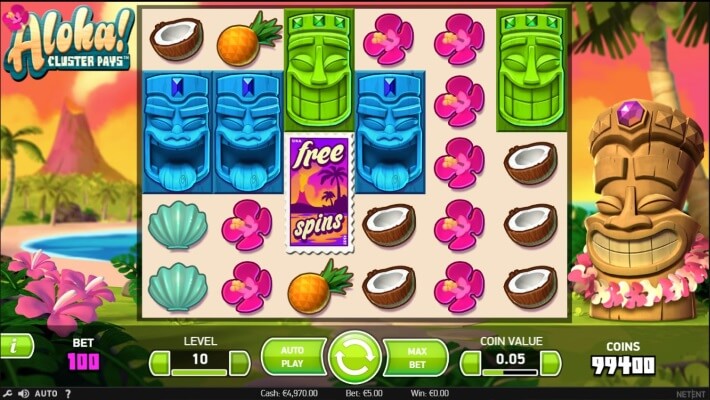Increase the bet level
Screen dimensions: 710x400
coord(240,363)
